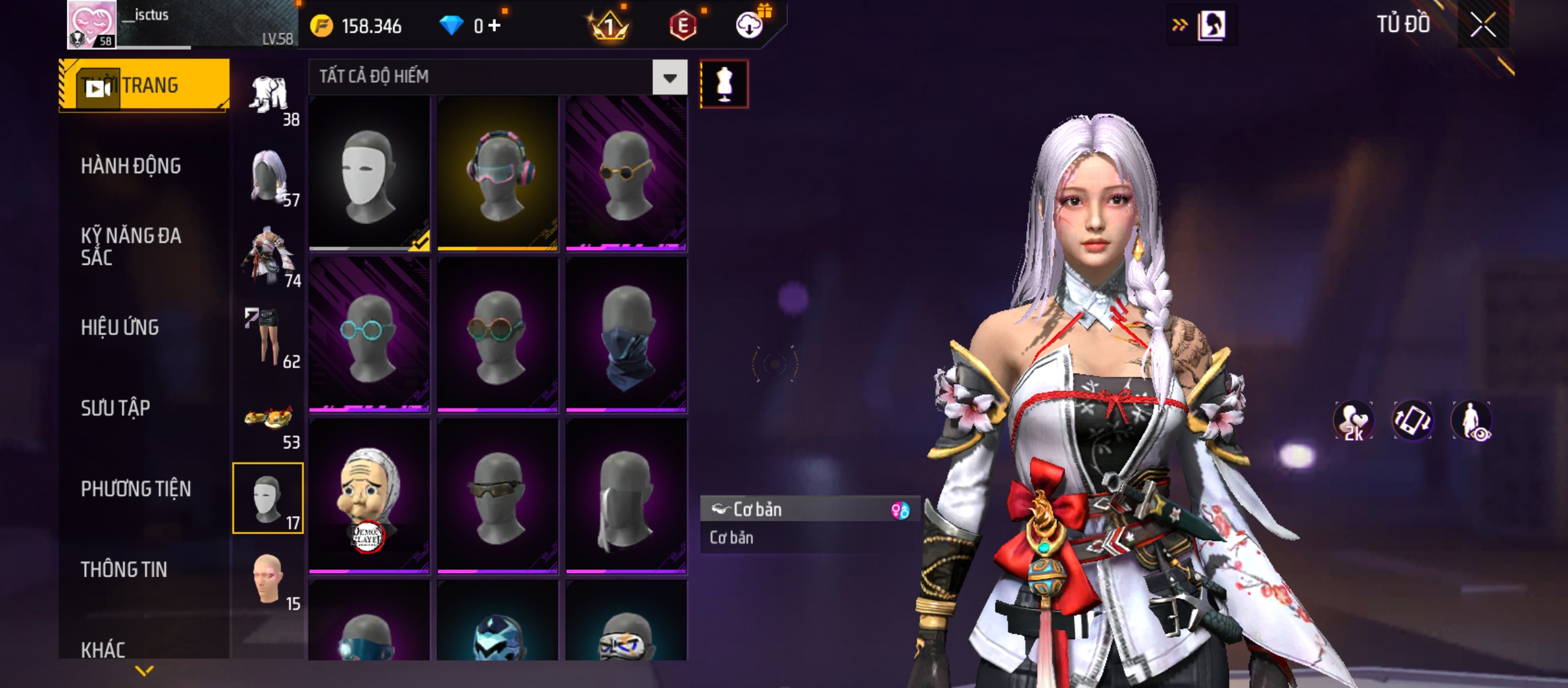1568x688 pixels.
Task: Add diamonds with the plus button
Action: (x=495, y=26)
